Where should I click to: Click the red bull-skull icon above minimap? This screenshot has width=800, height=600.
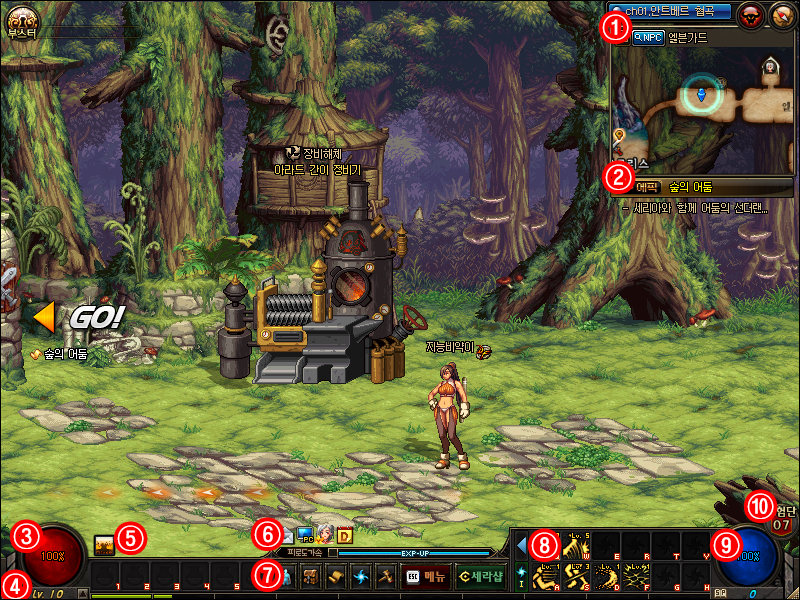tap(750, 14)
